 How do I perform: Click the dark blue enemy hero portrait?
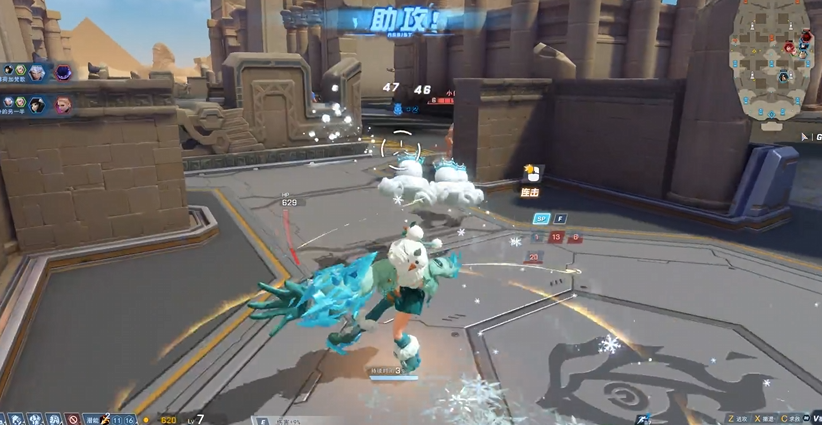pyautogui.click(x=63, y=73)
